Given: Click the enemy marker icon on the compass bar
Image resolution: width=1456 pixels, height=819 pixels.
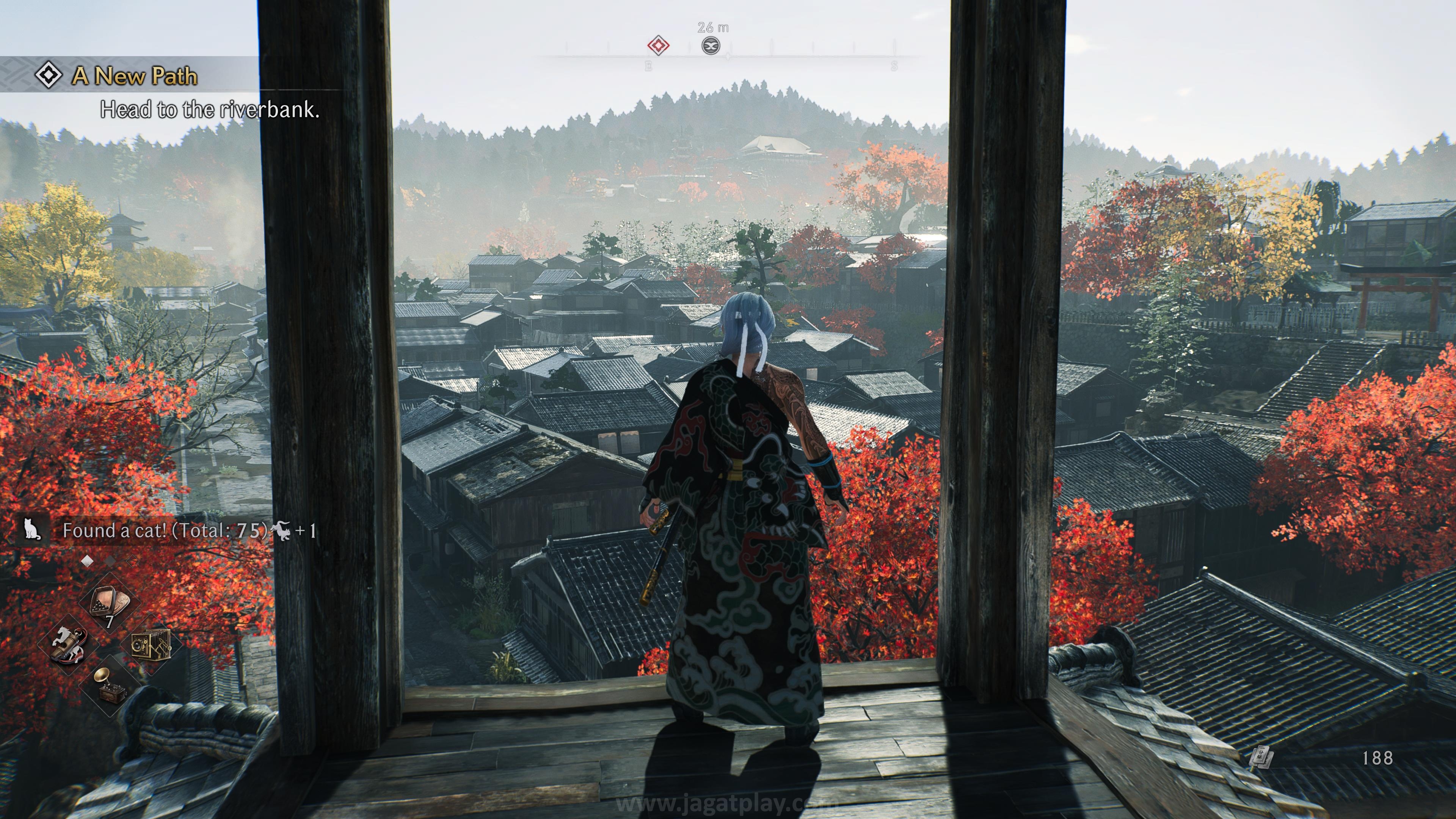Looking at the screenshot, I should [712, 46].
